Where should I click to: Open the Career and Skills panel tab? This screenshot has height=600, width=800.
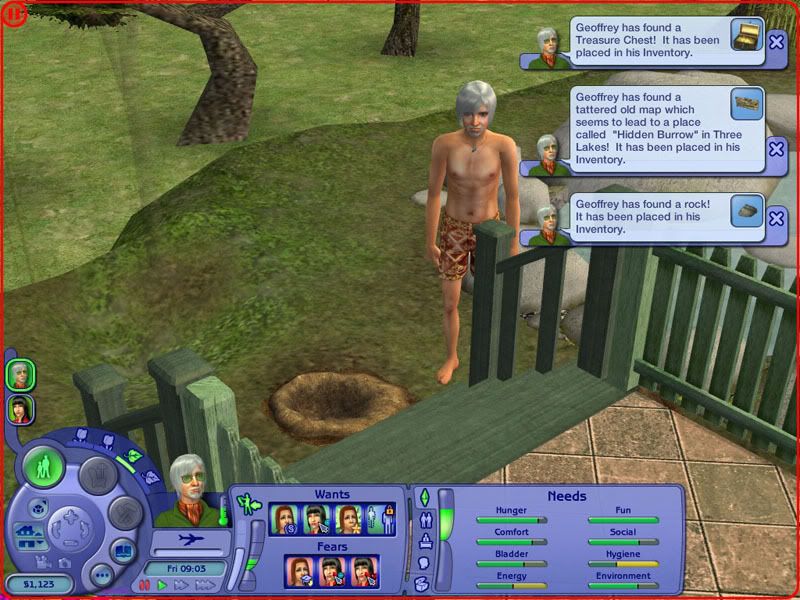424,541
